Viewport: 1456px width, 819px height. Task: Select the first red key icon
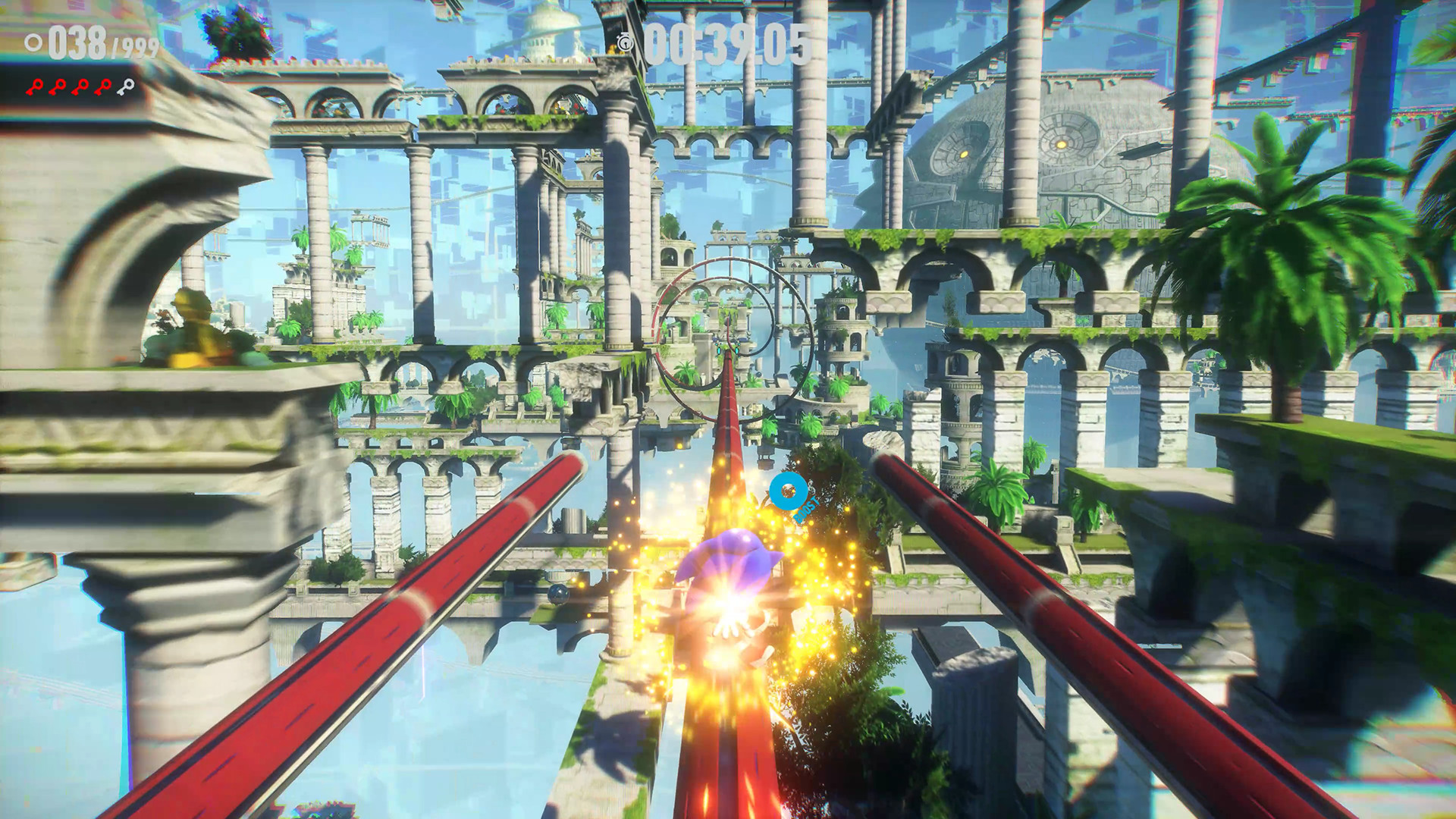tap(34, 87)
